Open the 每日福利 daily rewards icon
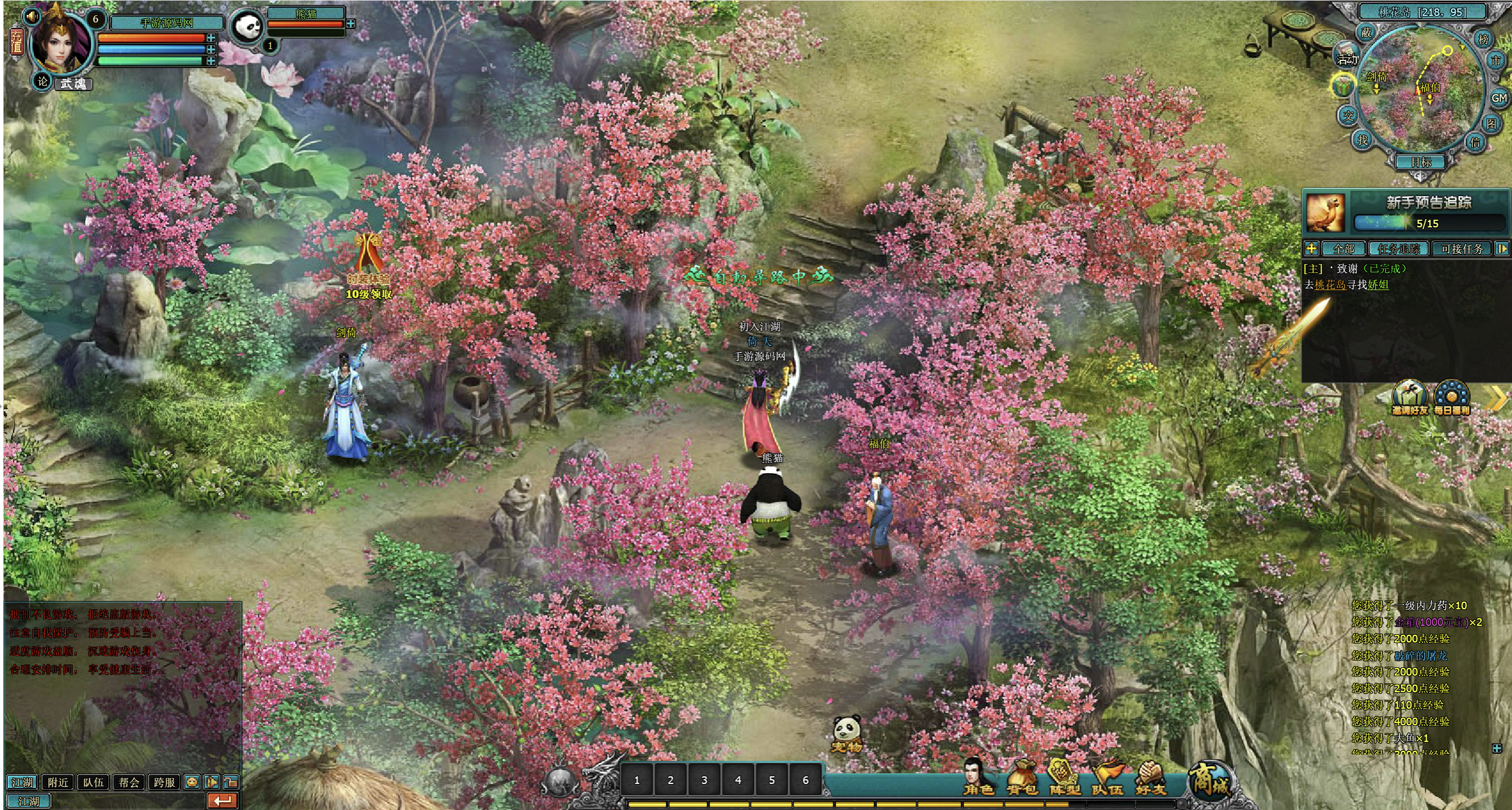The width and height of the screenshot is (1512, 810). [x=1452, y=398]
